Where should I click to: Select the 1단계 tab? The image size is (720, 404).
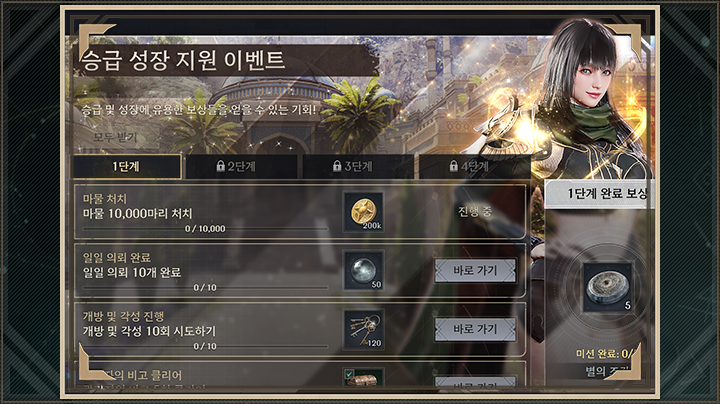coord(126,166)
